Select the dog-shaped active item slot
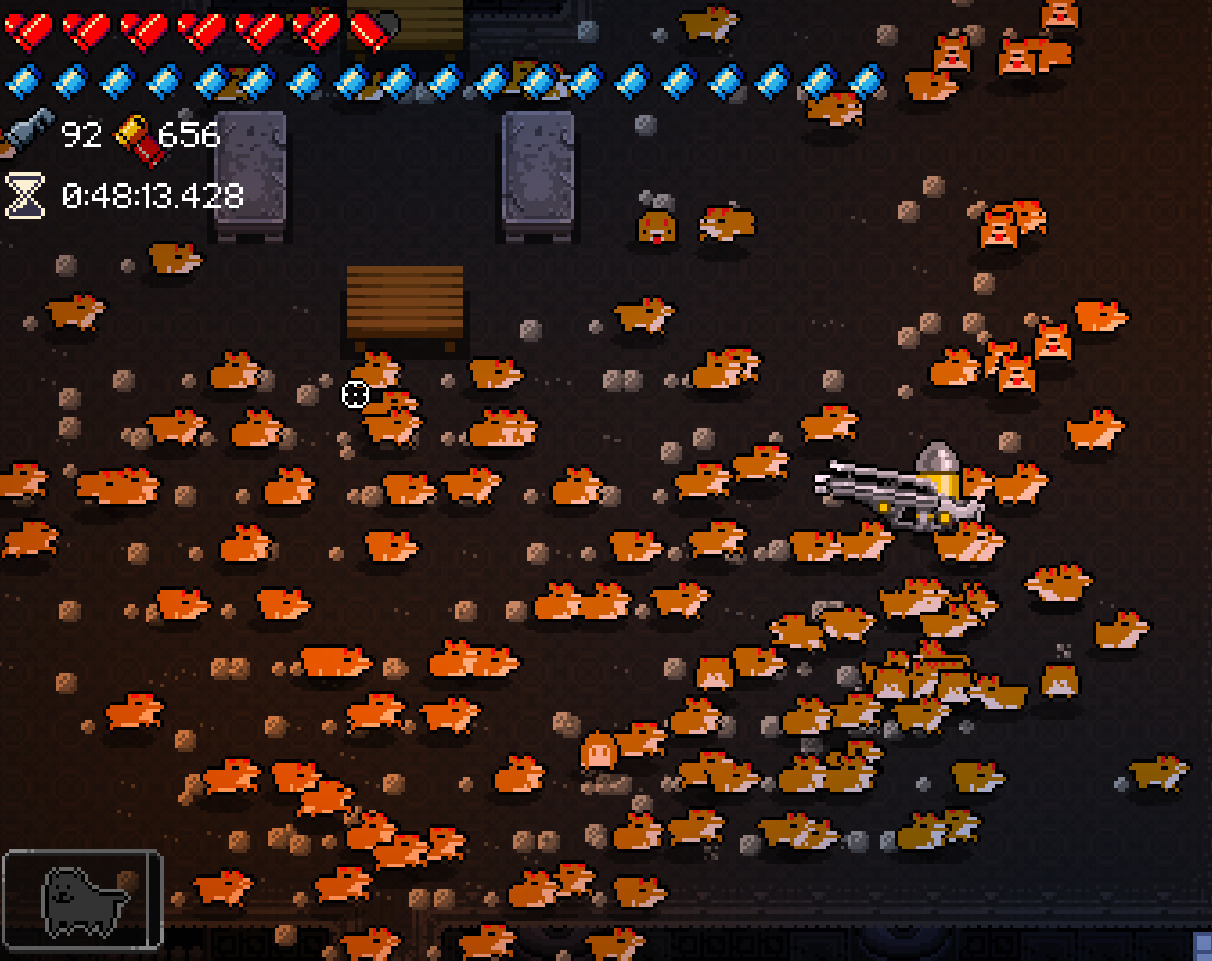 coord(82,898)
